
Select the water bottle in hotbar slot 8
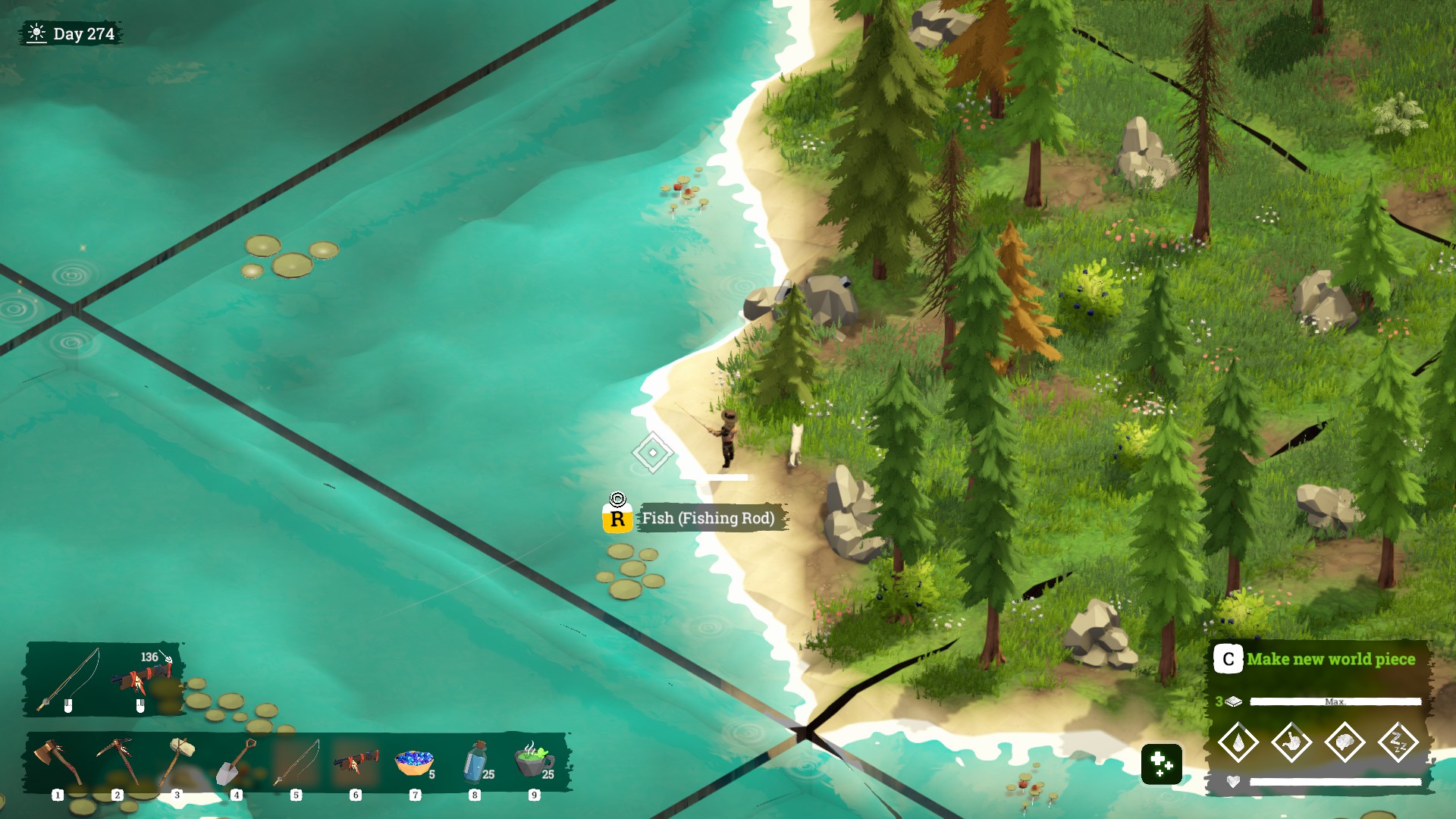475,762
